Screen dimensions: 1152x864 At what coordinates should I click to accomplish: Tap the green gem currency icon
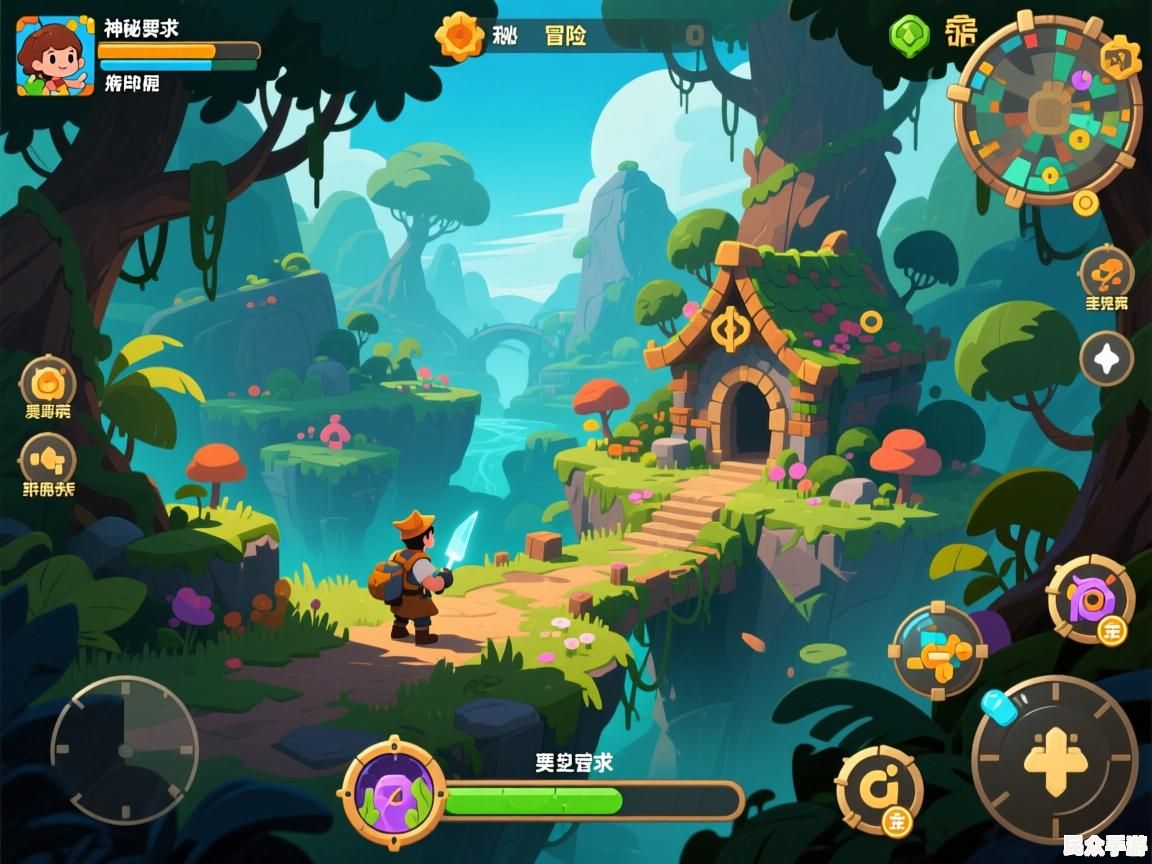point(909,36)
